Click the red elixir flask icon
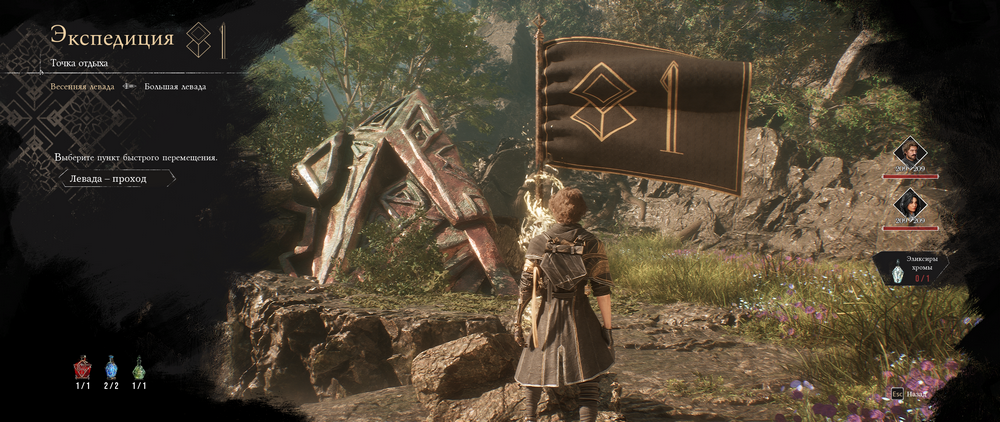This screenshot has width=1000, height=422. [x=83, y=368]
